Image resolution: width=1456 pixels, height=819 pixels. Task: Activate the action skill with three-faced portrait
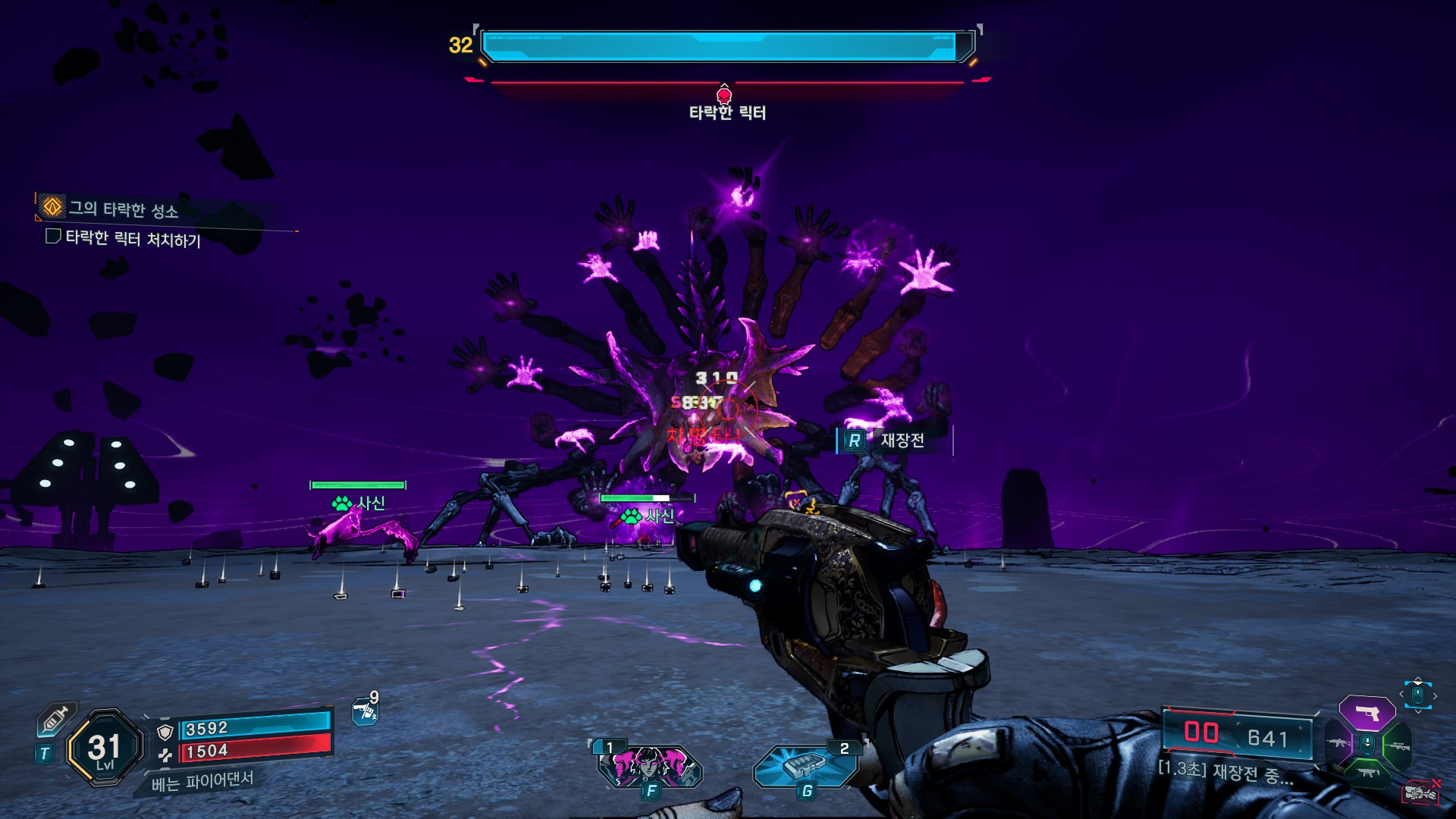(650, 764)
